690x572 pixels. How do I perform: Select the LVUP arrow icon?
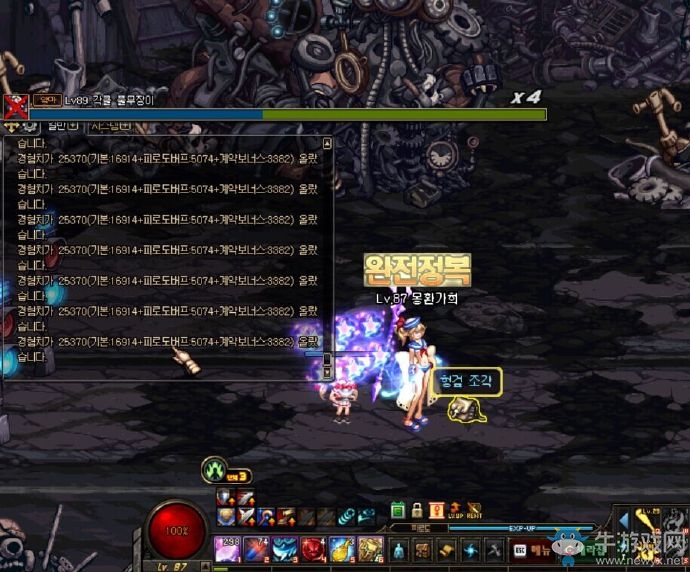(456, 510)
